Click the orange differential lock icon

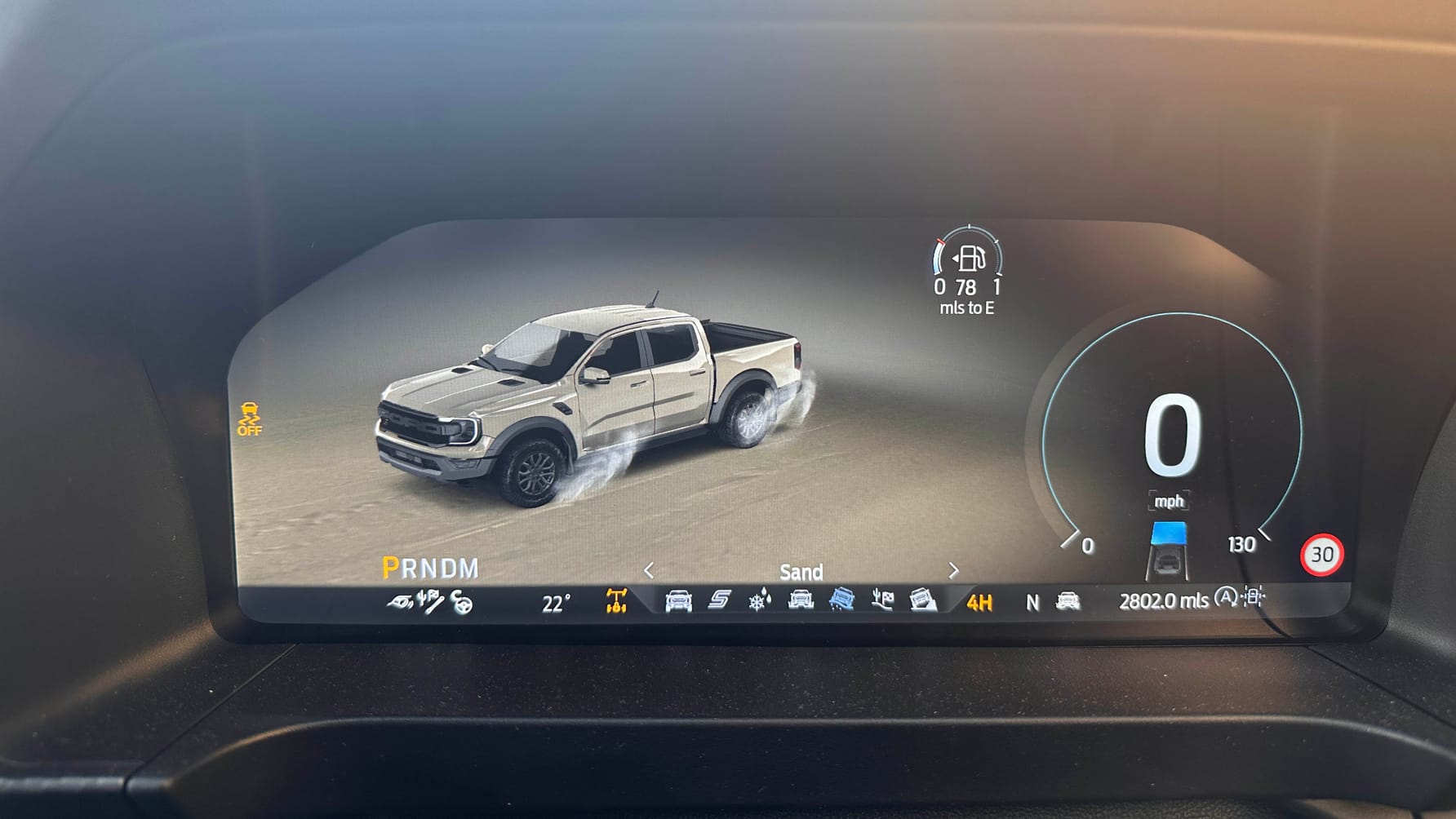click(x=616, y=601)
